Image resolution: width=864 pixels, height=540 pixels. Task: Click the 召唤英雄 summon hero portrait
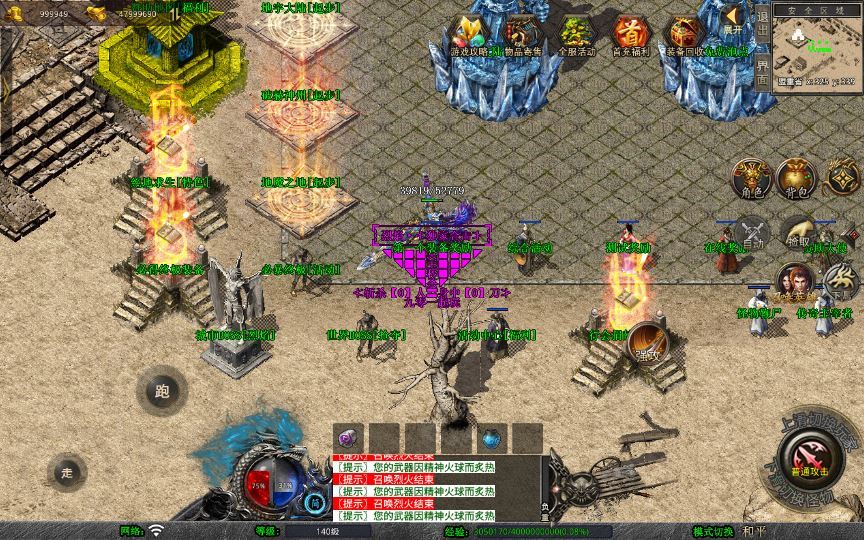click(793, 283)
